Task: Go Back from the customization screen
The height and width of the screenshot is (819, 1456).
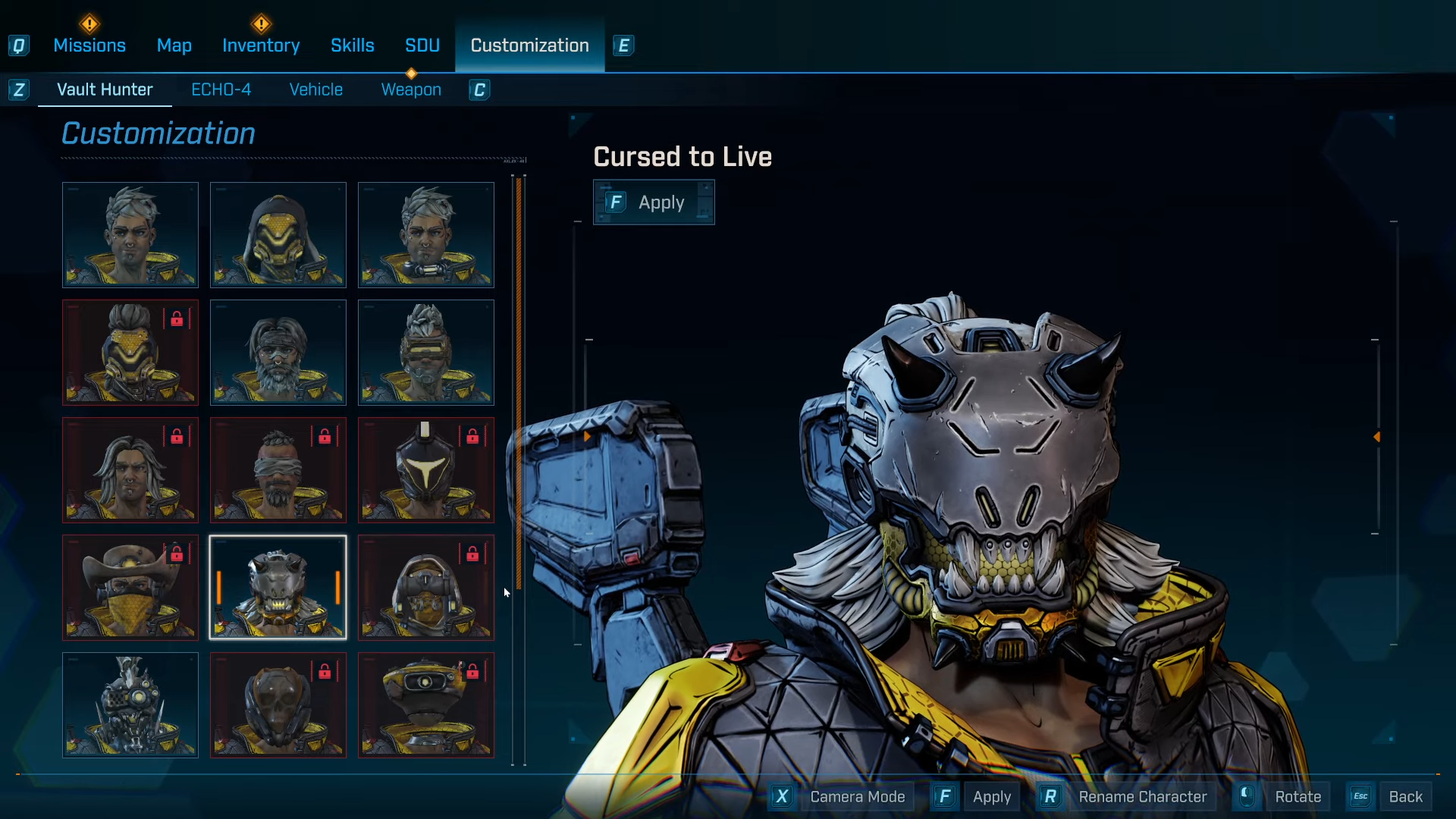Action: [x=1405, y=797]
